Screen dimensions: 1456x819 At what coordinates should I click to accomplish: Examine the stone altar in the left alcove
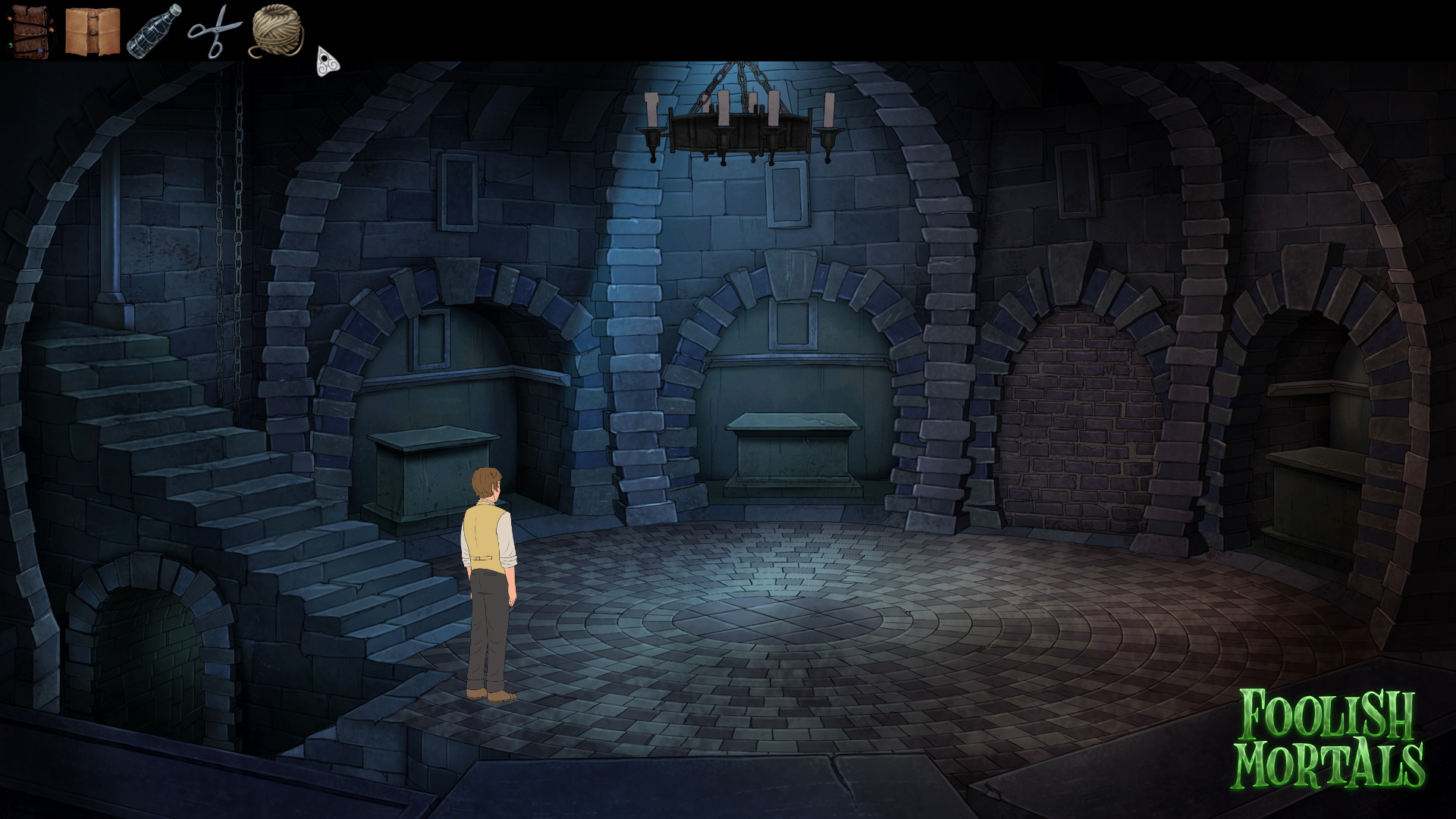[432, 470]
